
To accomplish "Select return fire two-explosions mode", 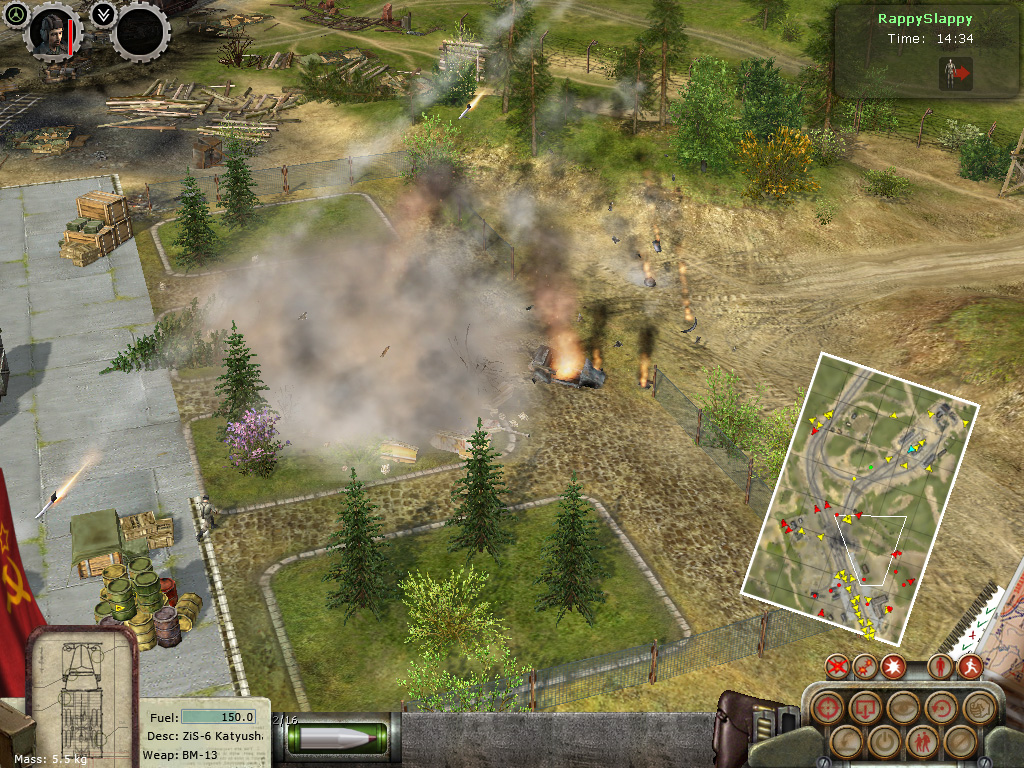I will point(866,666).
